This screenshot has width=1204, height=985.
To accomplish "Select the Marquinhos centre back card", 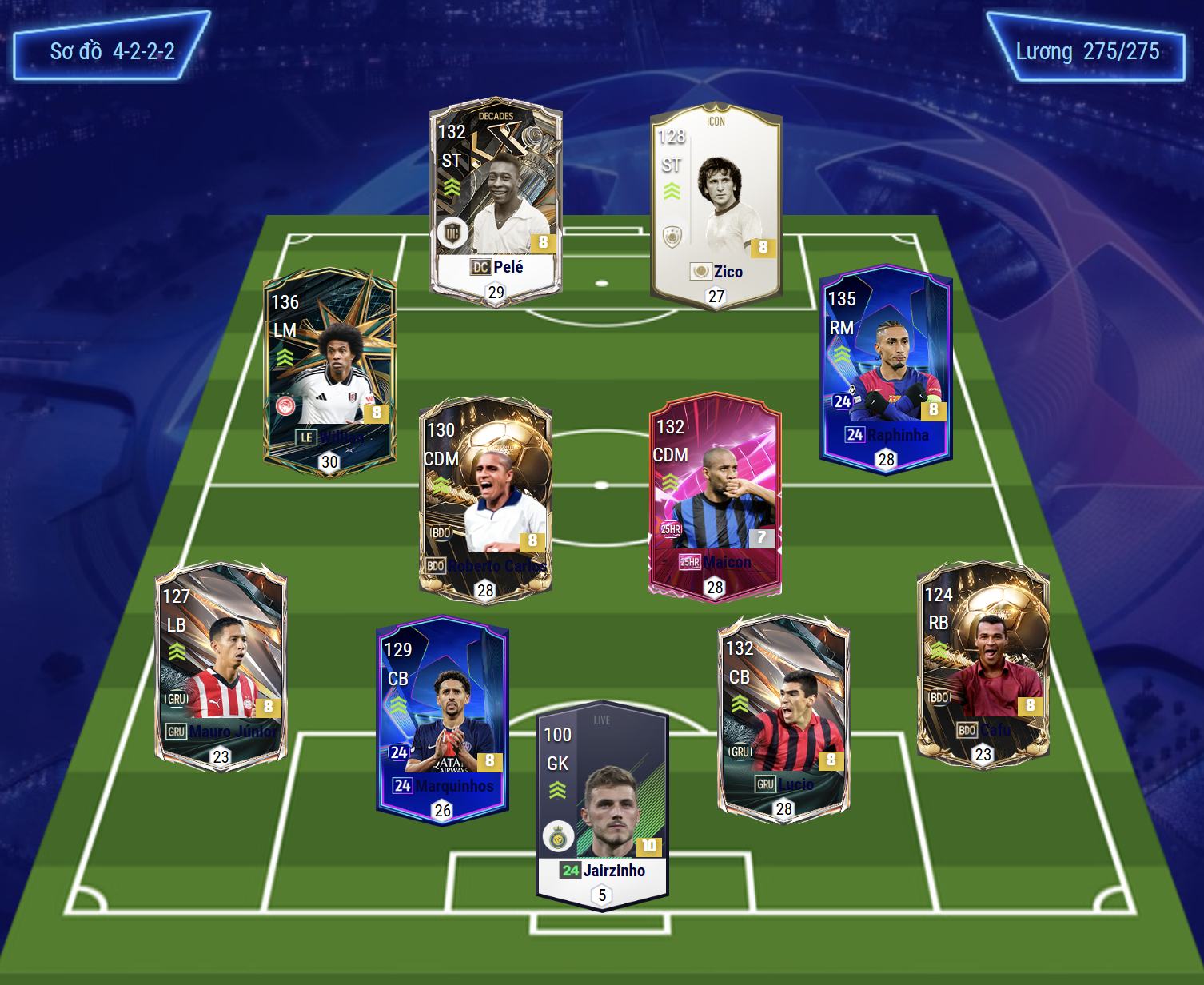I will [442, 720].
